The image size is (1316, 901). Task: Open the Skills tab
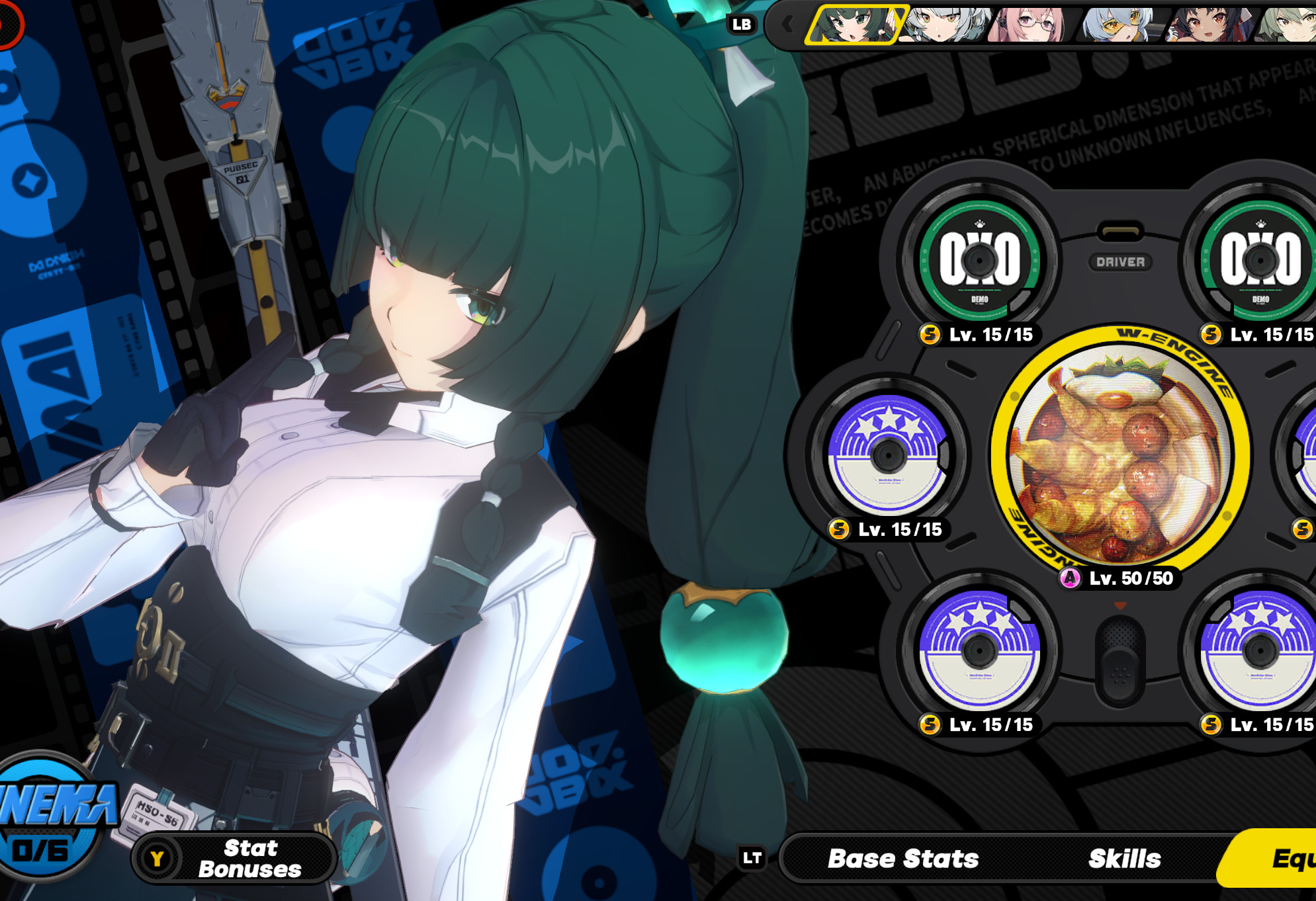(1125, 858)
